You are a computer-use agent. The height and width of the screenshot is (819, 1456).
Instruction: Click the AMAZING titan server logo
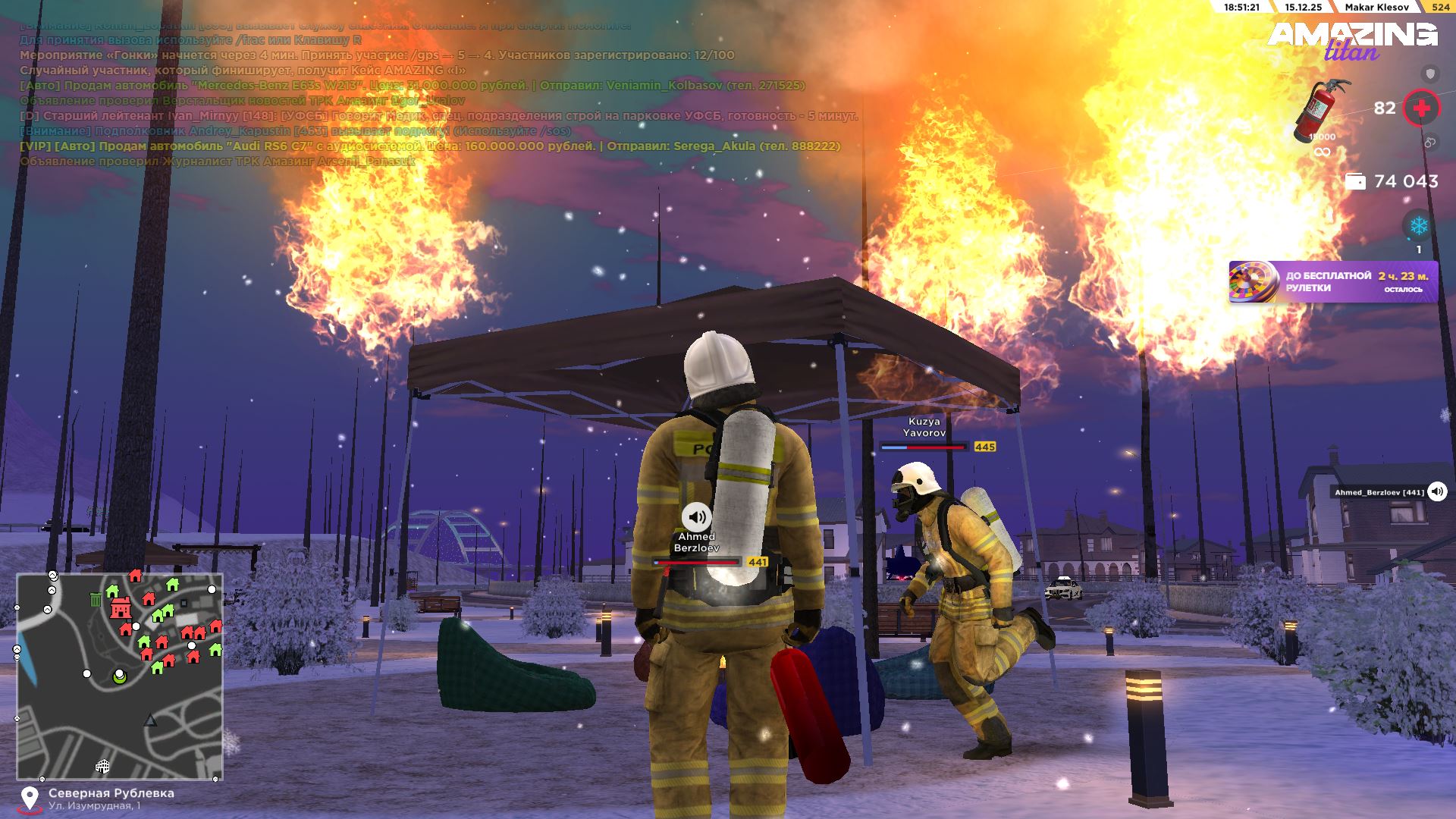pos(1352,39)
